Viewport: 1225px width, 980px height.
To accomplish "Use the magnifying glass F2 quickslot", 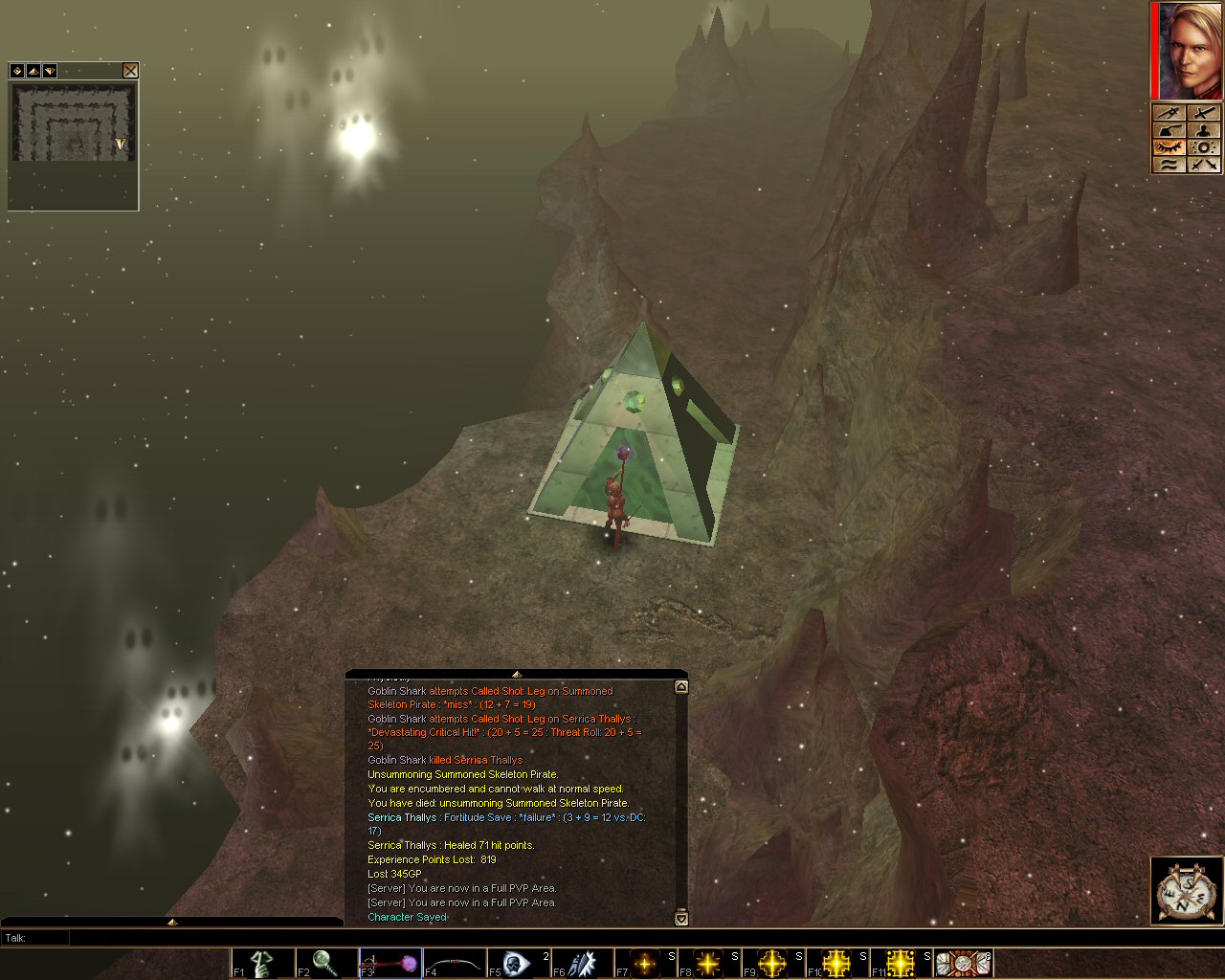I will click(326, 963).
